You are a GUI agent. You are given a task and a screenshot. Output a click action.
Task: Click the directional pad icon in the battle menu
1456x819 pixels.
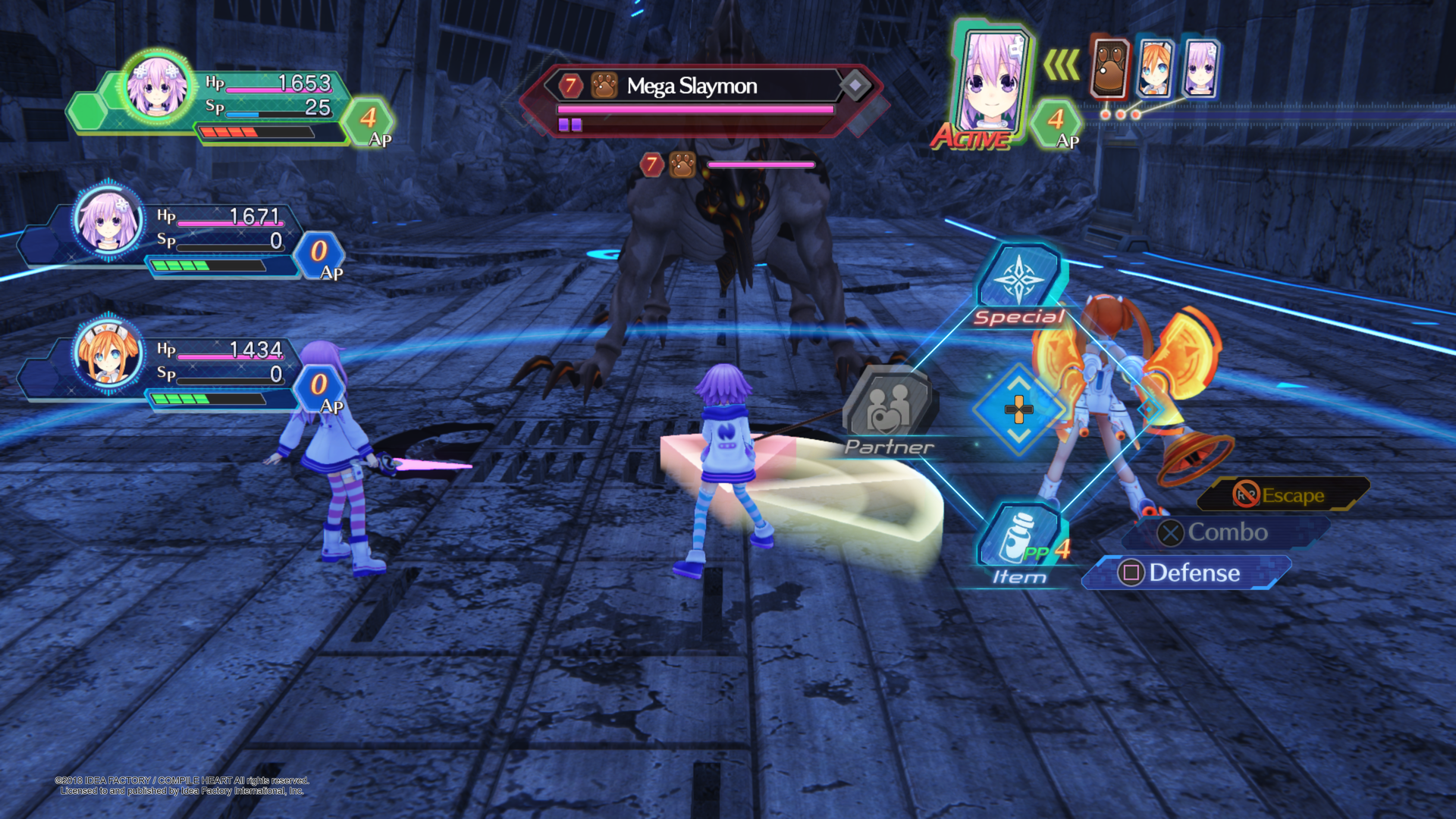pyautogui.click(x=1018, y=409)
